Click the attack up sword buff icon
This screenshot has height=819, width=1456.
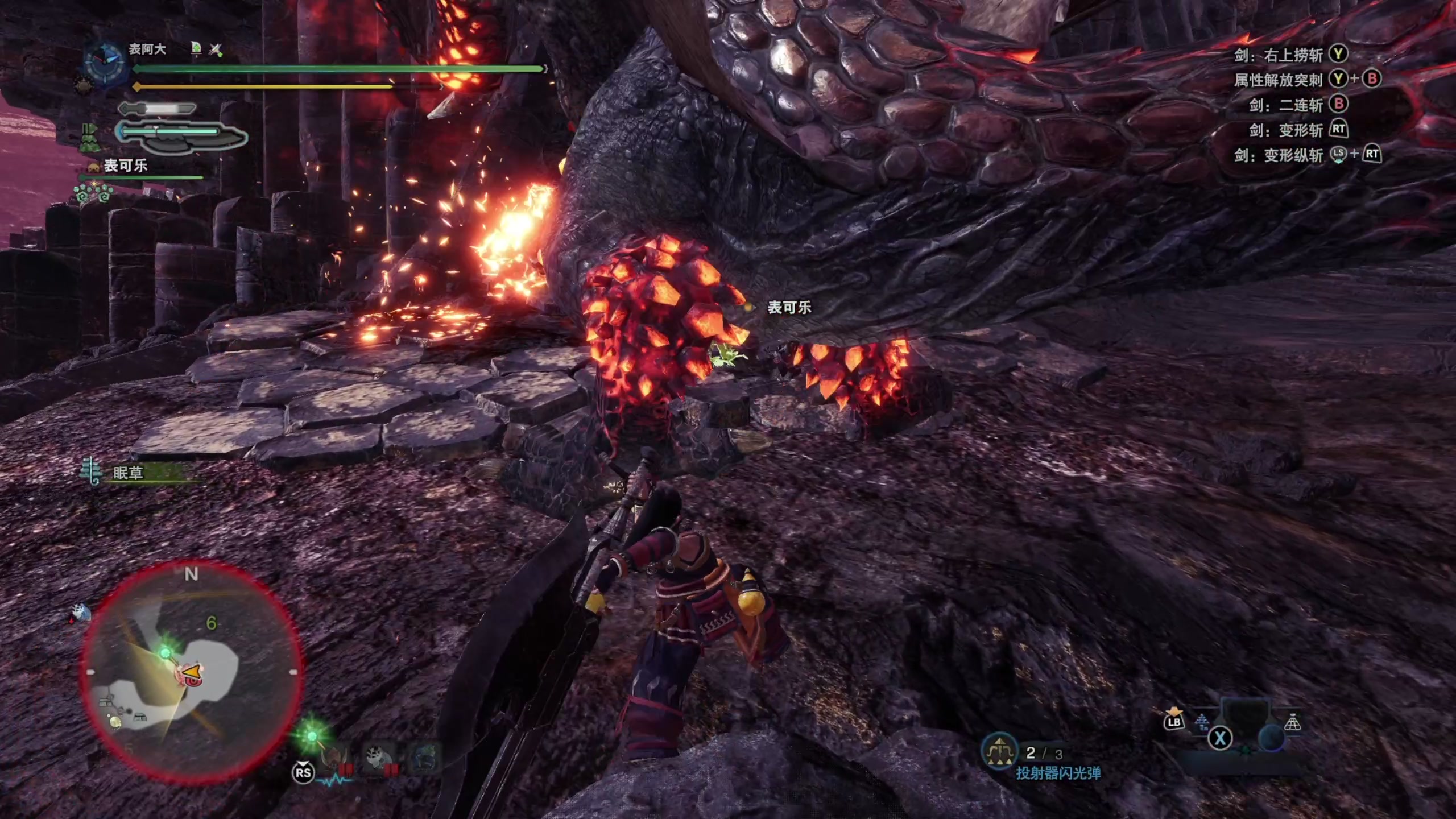click(216, 49)
